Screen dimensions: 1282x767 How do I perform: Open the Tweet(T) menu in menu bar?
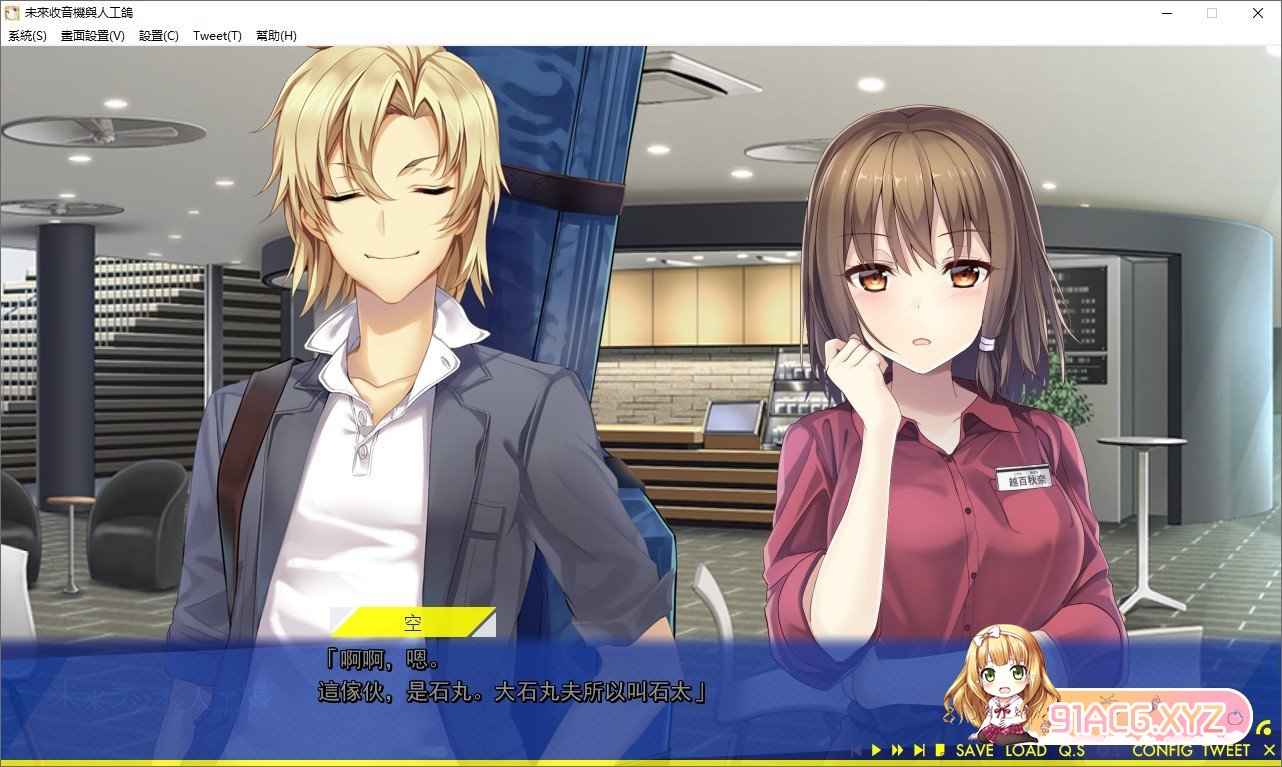click(x=217, y=35)
